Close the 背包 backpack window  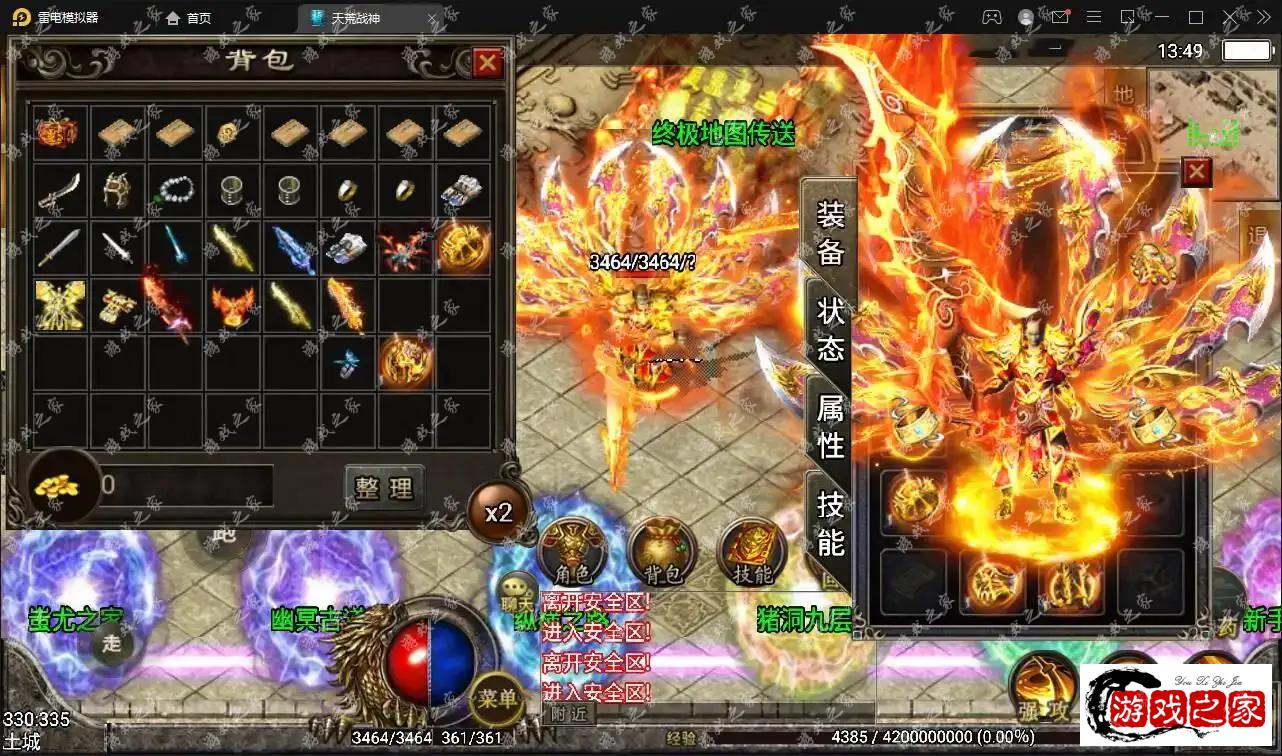point(487,63)
